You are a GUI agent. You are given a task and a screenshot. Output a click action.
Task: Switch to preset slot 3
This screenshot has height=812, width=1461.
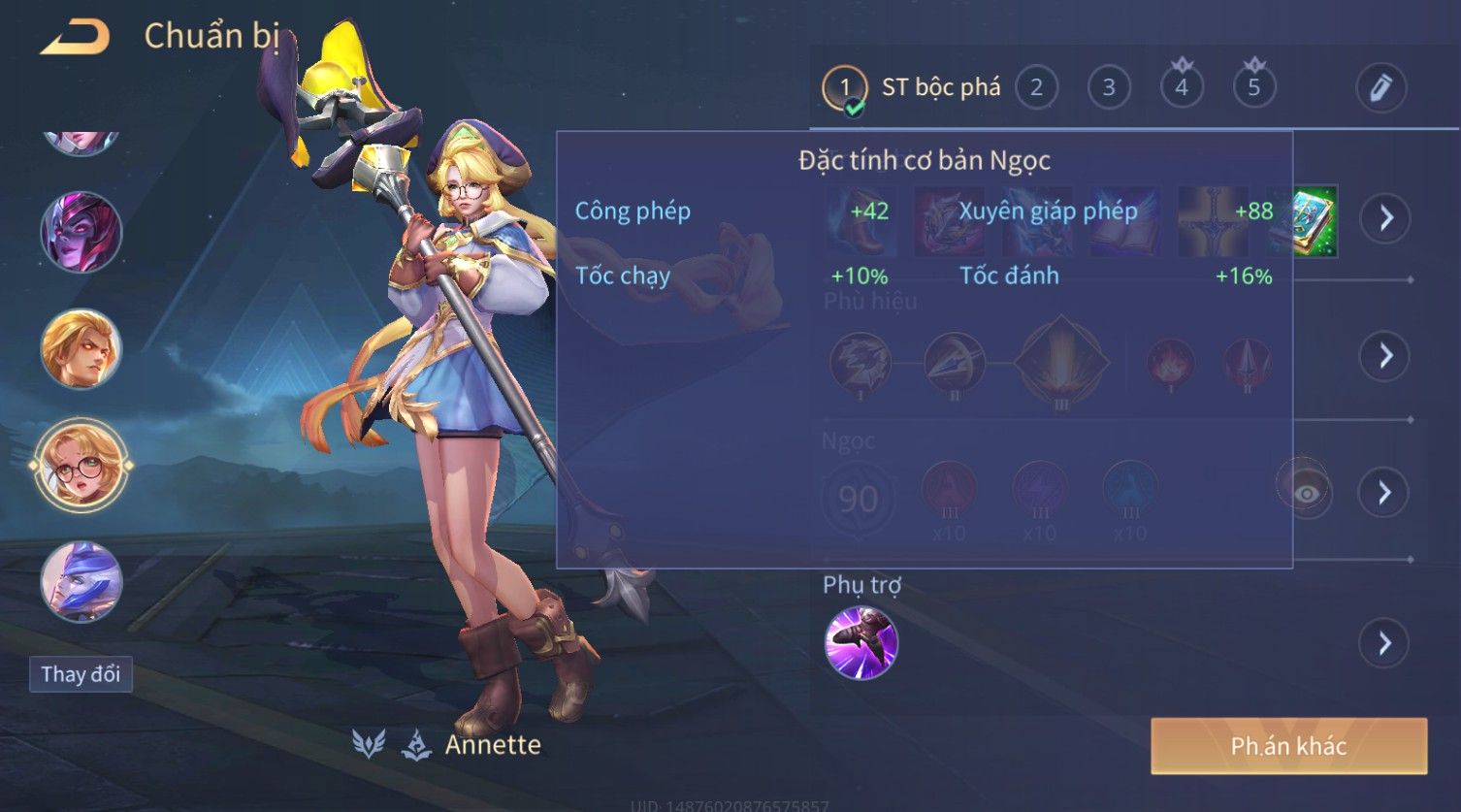pos(1109,88)
